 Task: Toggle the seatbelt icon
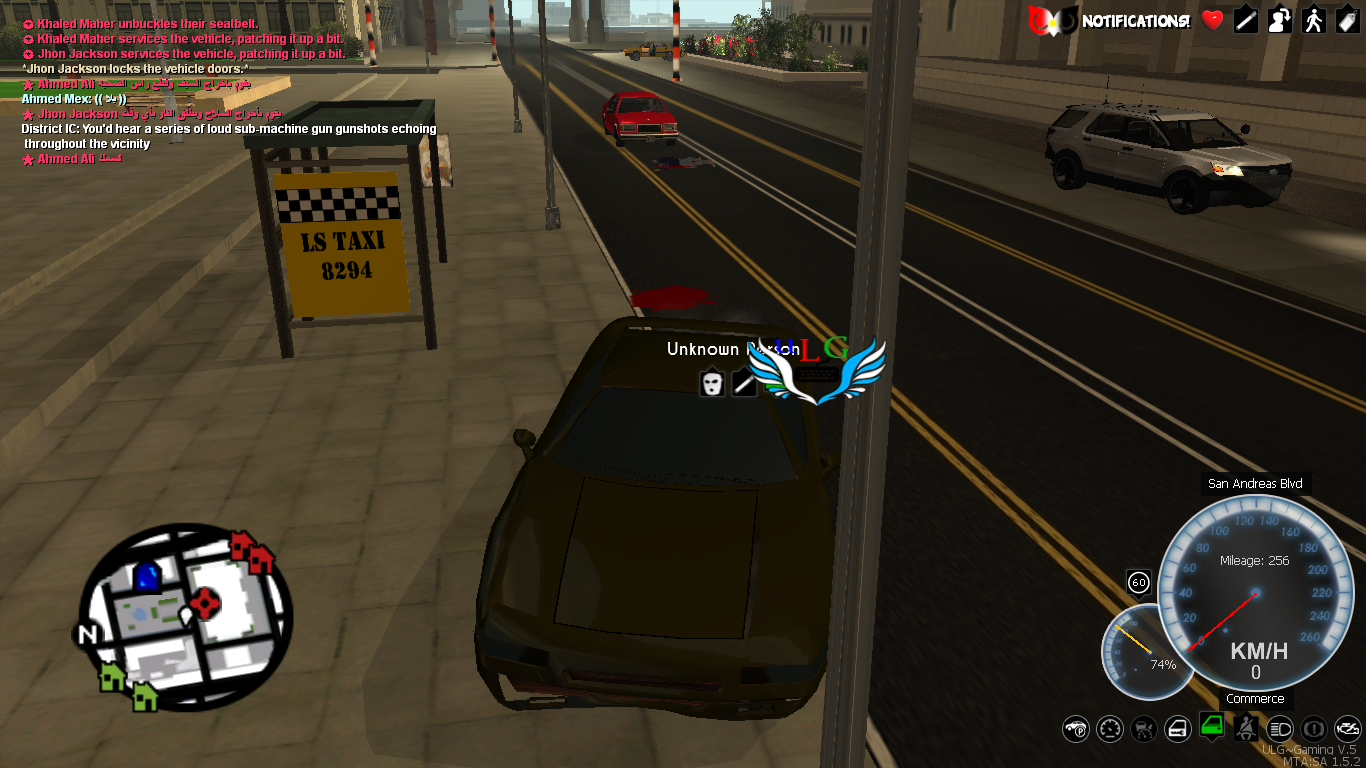click(1246, 729)
